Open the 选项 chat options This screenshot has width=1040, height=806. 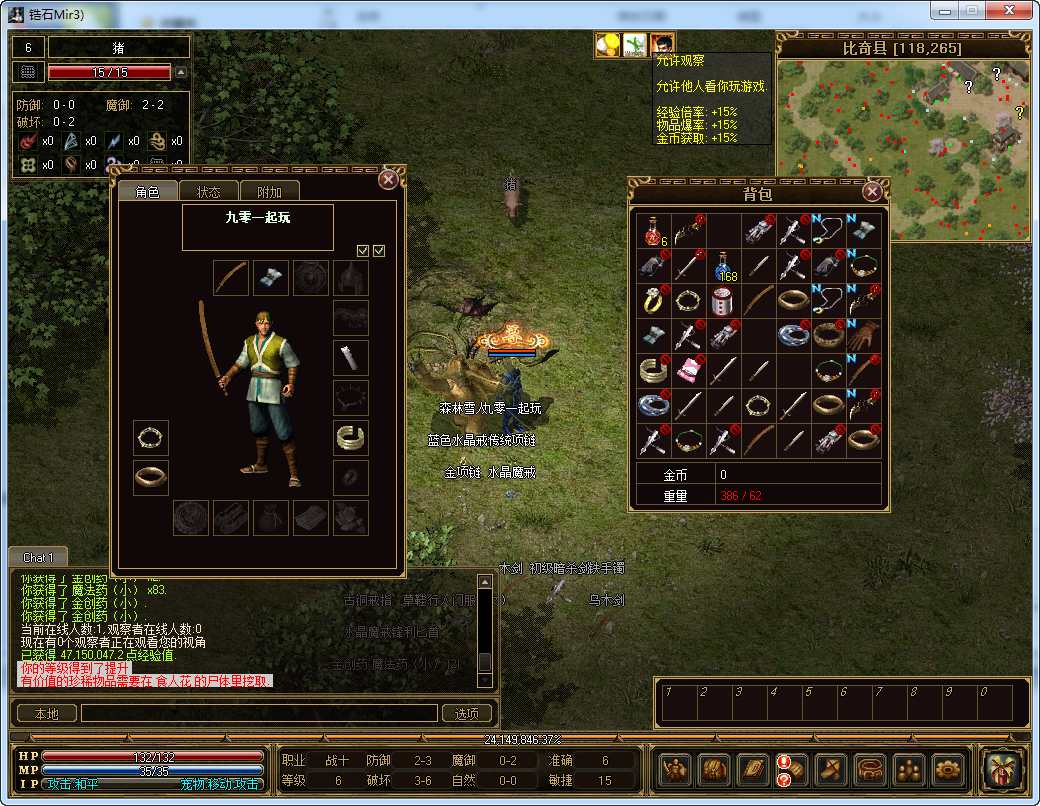[466, 713]
